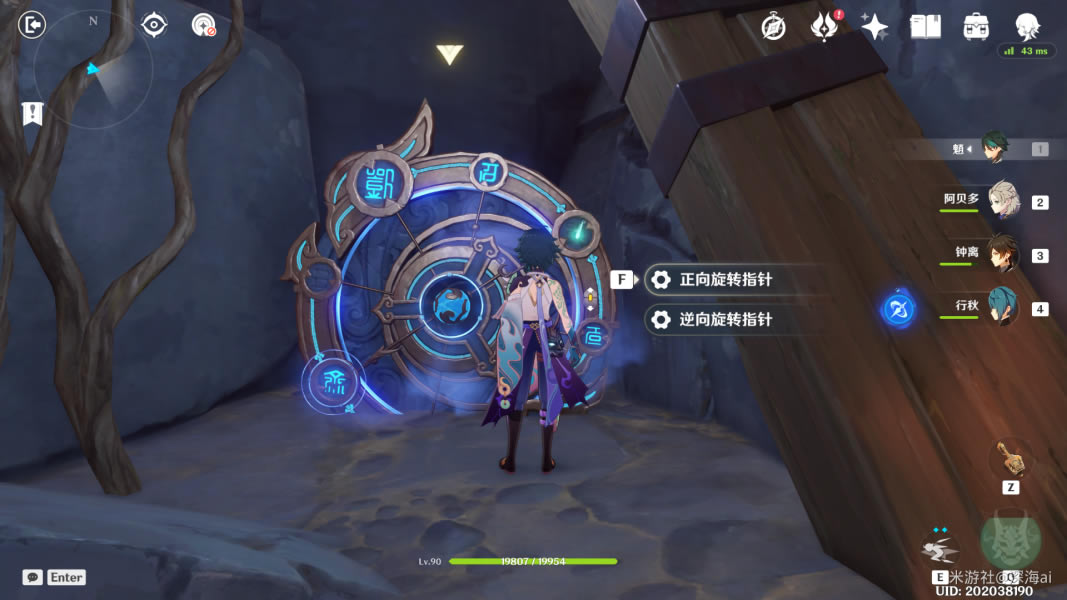Switch to party member 行秋
1067x600 pixels.
1002,306
